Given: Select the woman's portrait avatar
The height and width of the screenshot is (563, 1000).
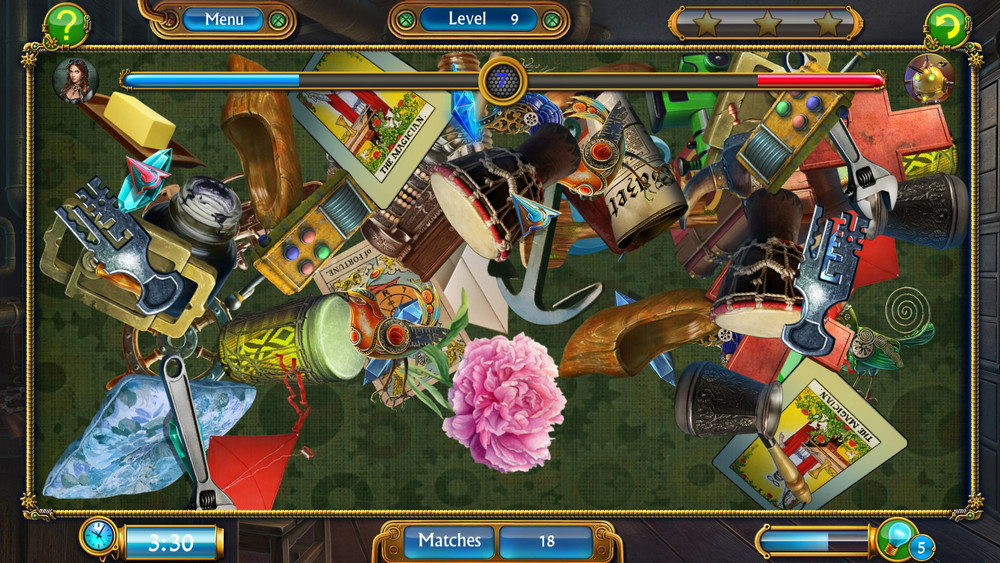Looking at the screenshot, I should tap(74, 79).
